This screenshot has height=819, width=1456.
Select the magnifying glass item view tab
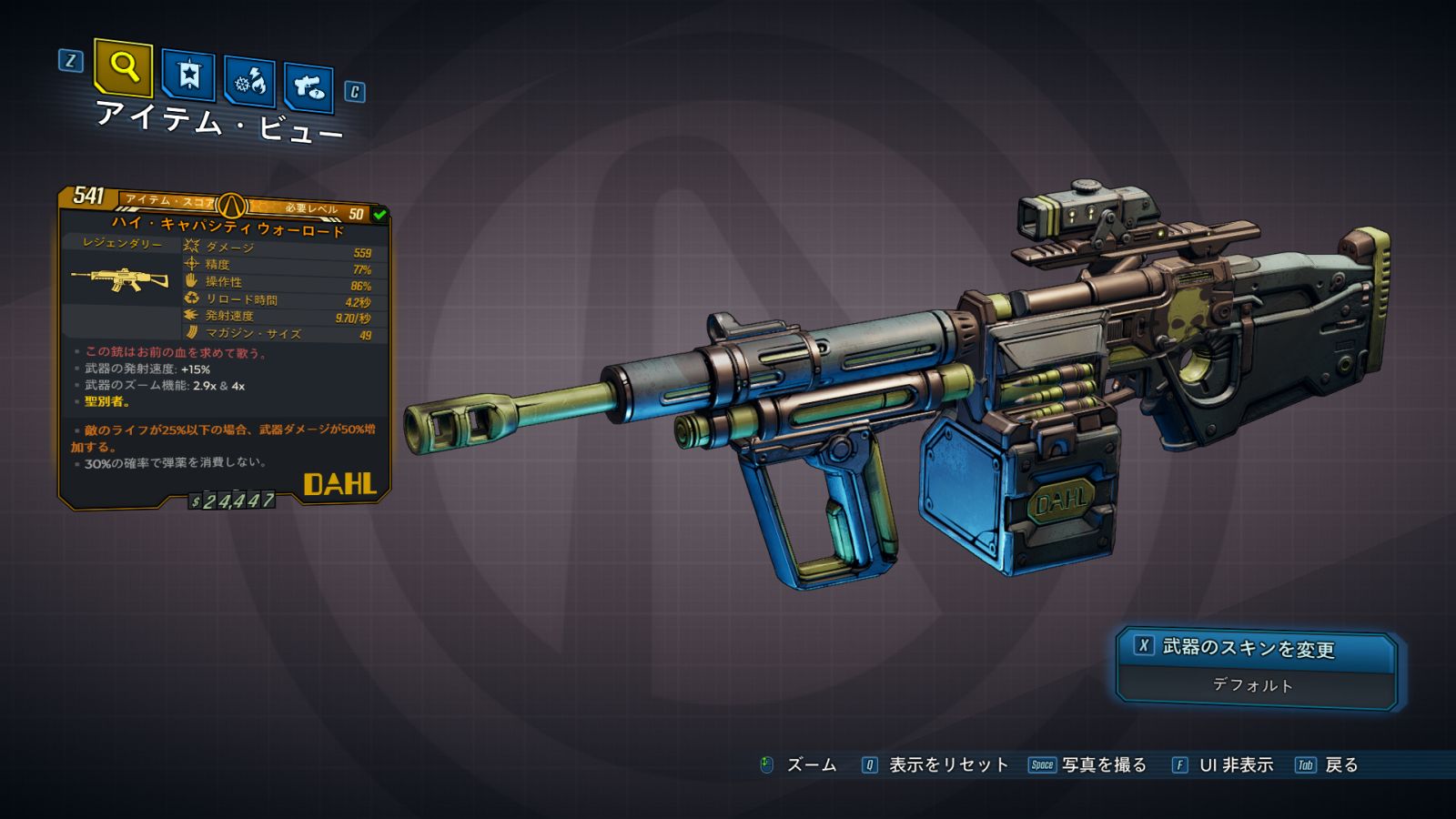coord(123,67)
